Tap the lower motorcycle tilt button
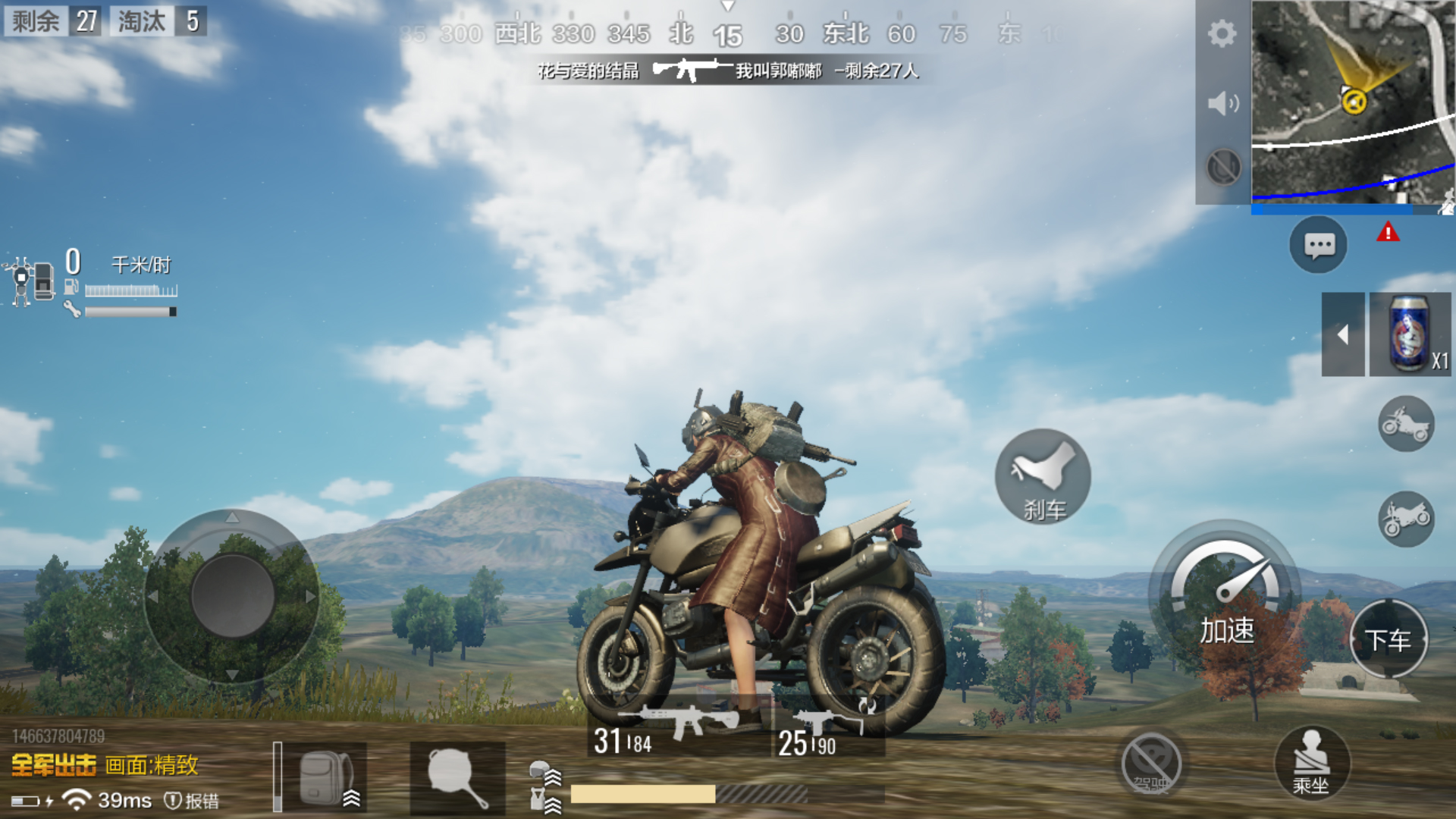 [x=1406, y=519]
